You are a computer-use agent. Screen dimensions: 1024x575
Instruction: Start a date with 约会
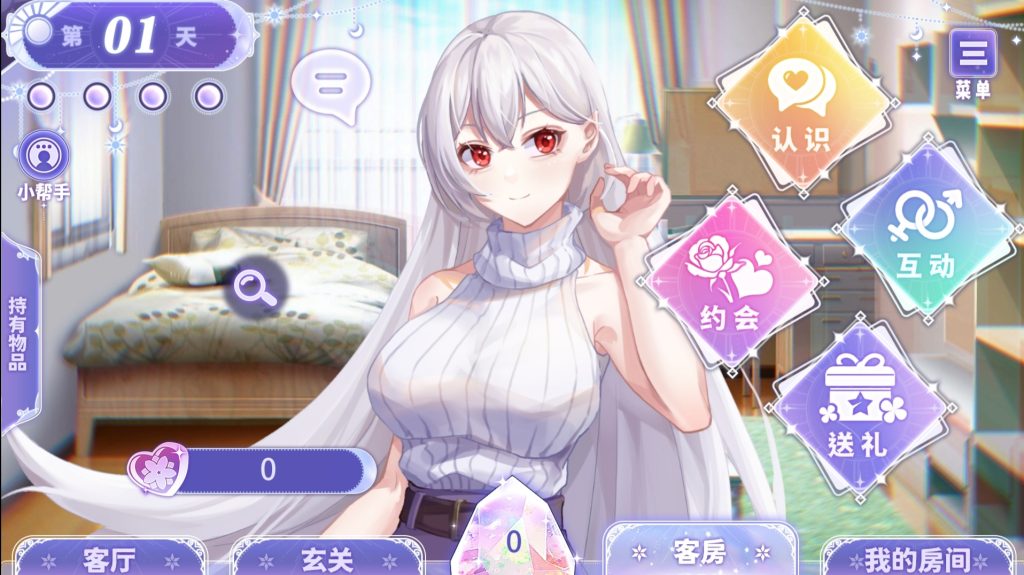coord(733,283)
